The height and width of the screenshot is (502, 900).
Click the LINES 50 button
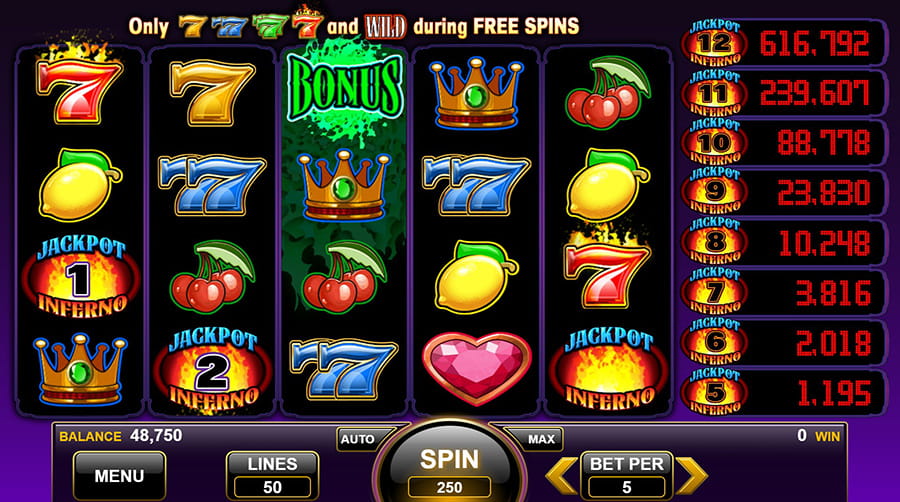coord(272,475)
